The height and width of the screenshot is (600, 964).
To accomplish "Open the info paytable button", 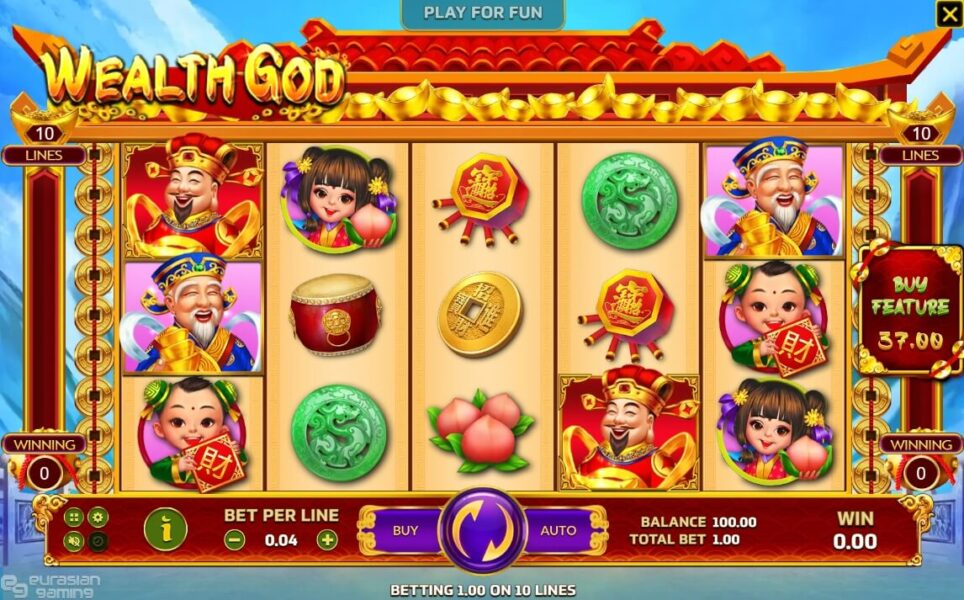I will [x=164, y=529].
